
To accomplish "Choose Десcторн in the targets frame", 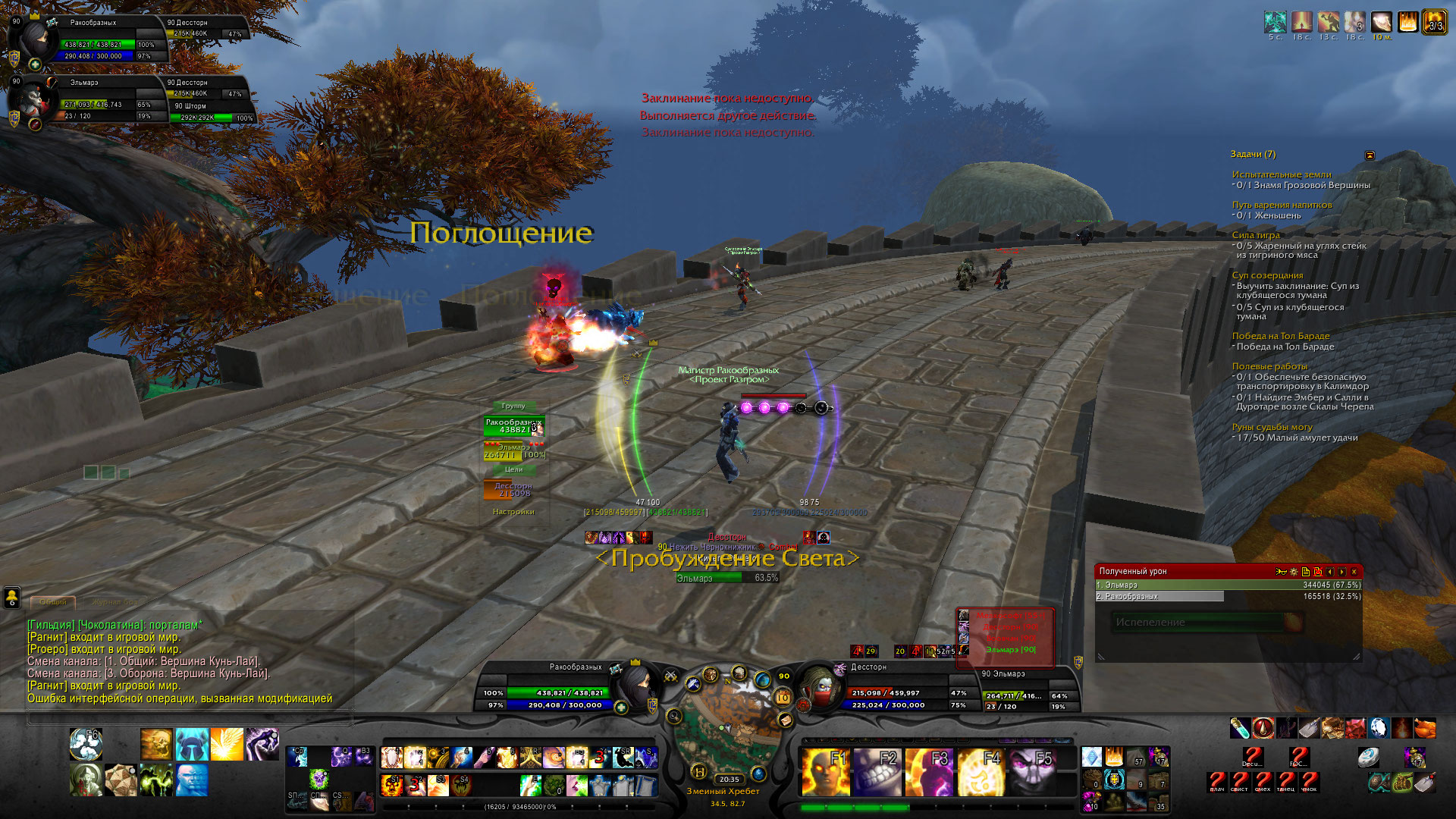I will (513, 490).
